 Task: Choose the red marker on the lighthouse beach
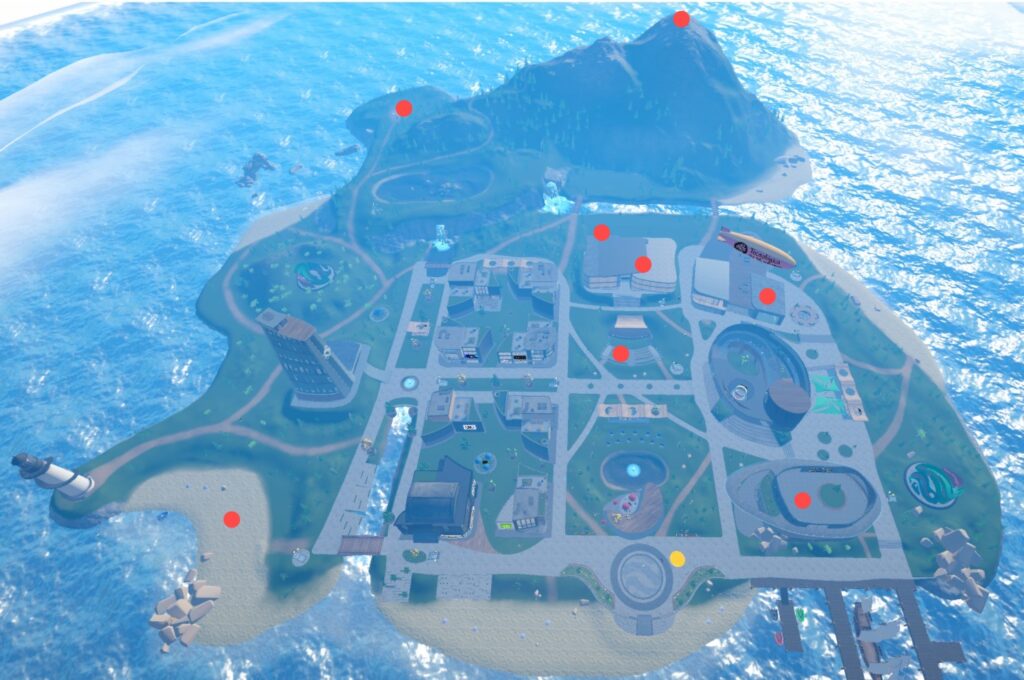click(x=232, y=519)
